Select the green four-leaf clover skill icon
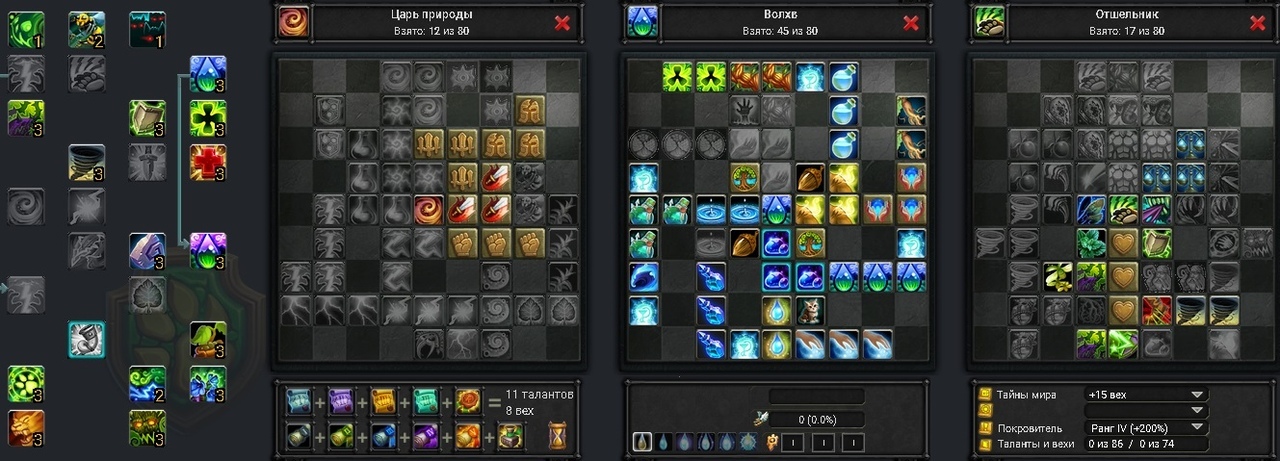This screenshot has height=461, width=1280. pos(208,118)
